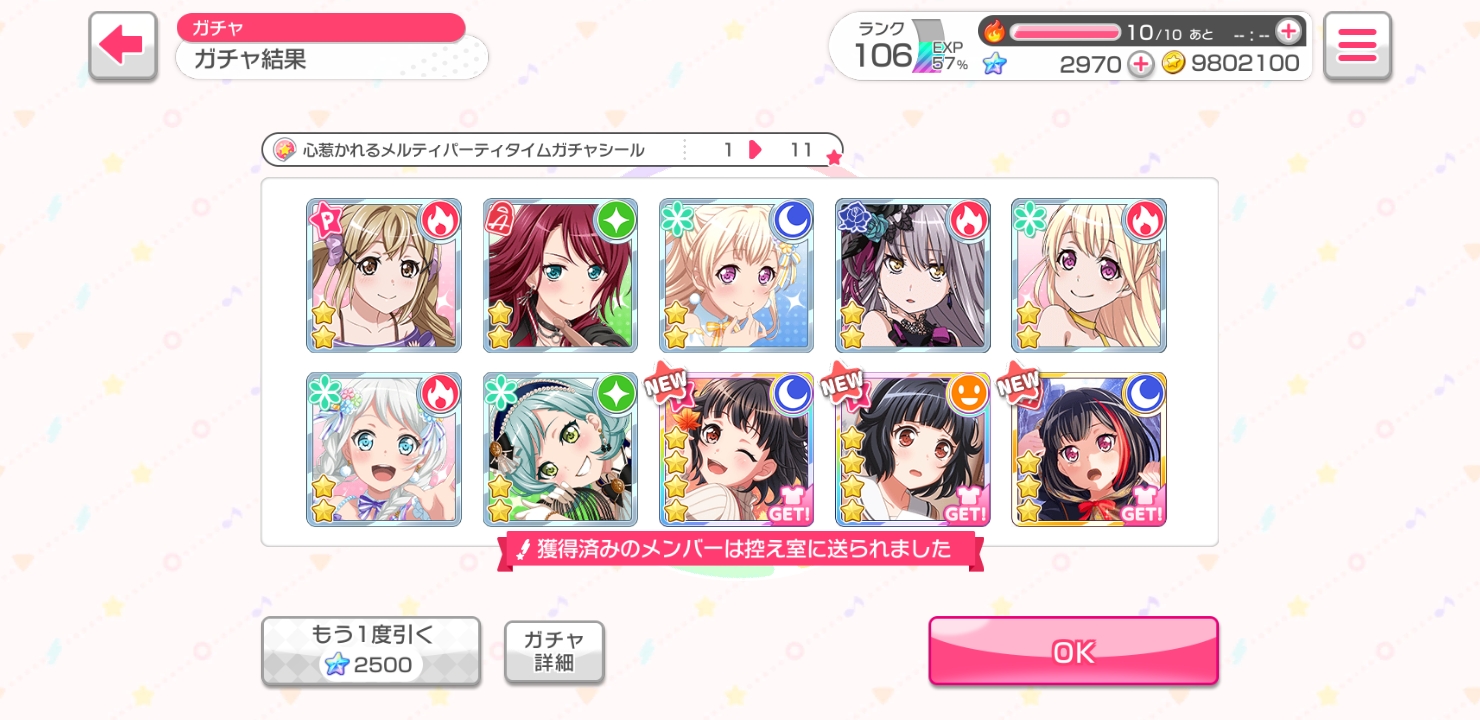The height and width of the screenshot is (720, 1480).
Task: Select the blonde cat-eared girl card with moon icon
Action: click(x=736, y=275)
